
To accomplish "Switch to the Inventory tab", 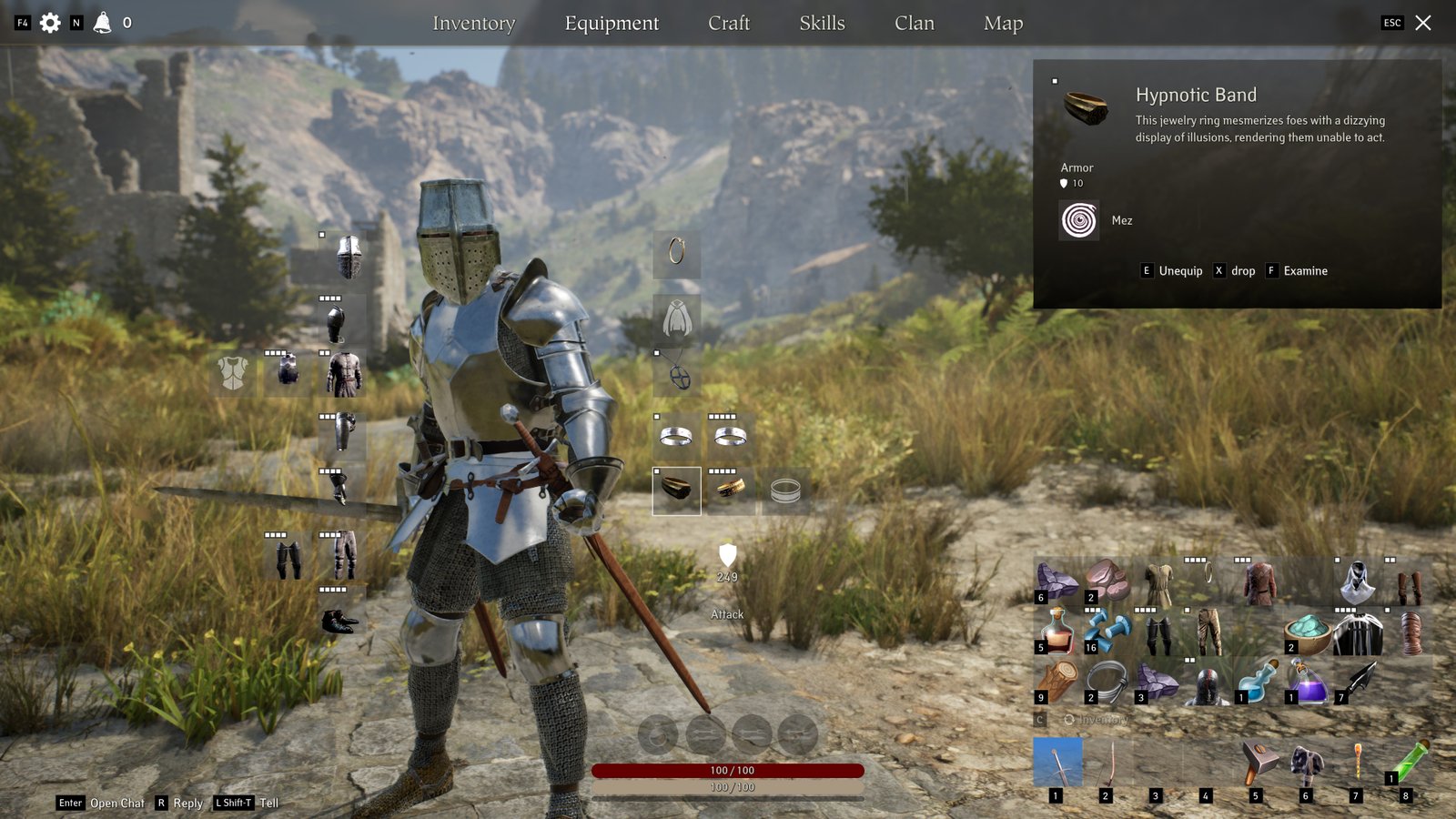I will (473, 24).
